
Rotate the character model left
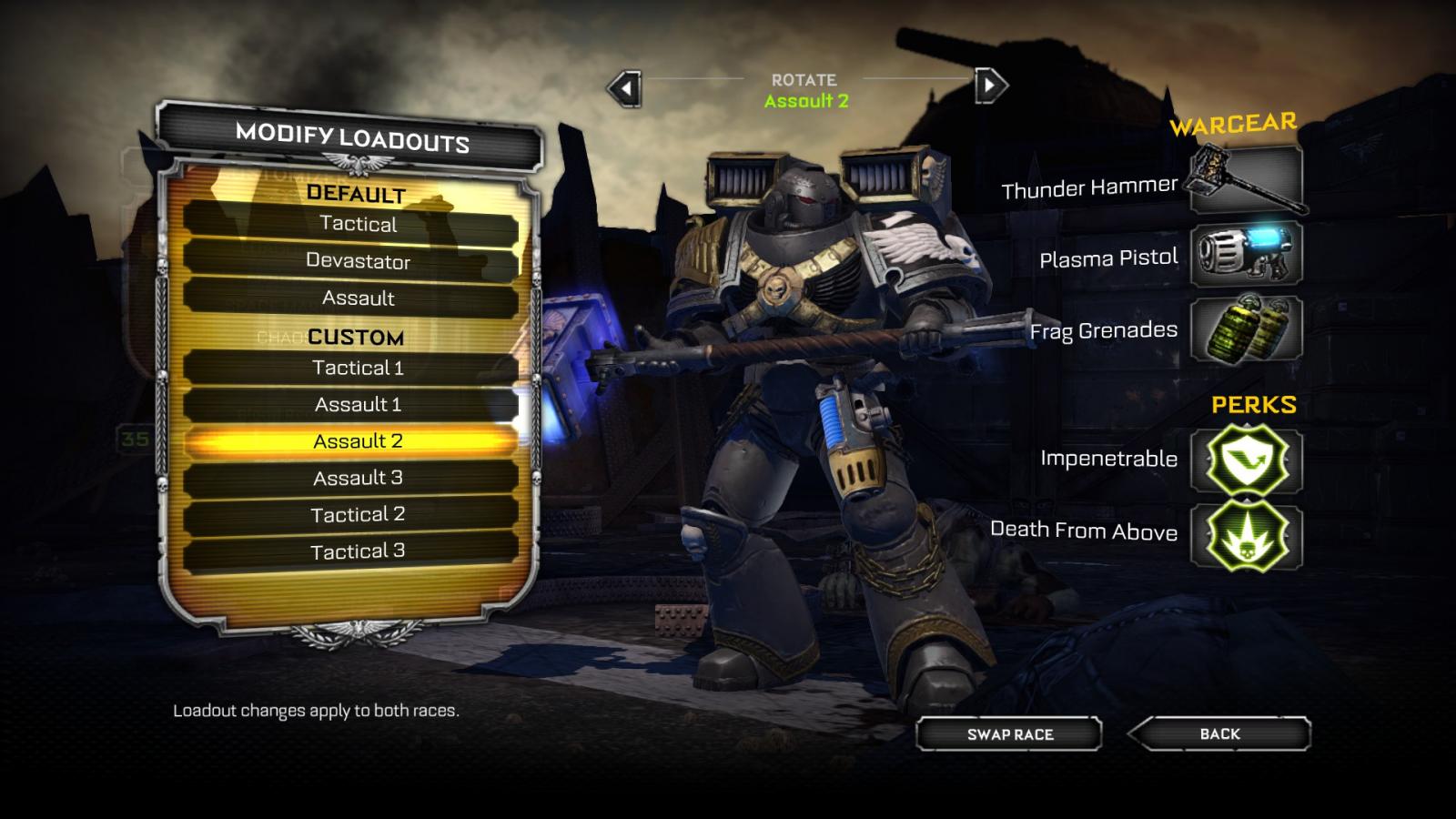pos(625,88)
